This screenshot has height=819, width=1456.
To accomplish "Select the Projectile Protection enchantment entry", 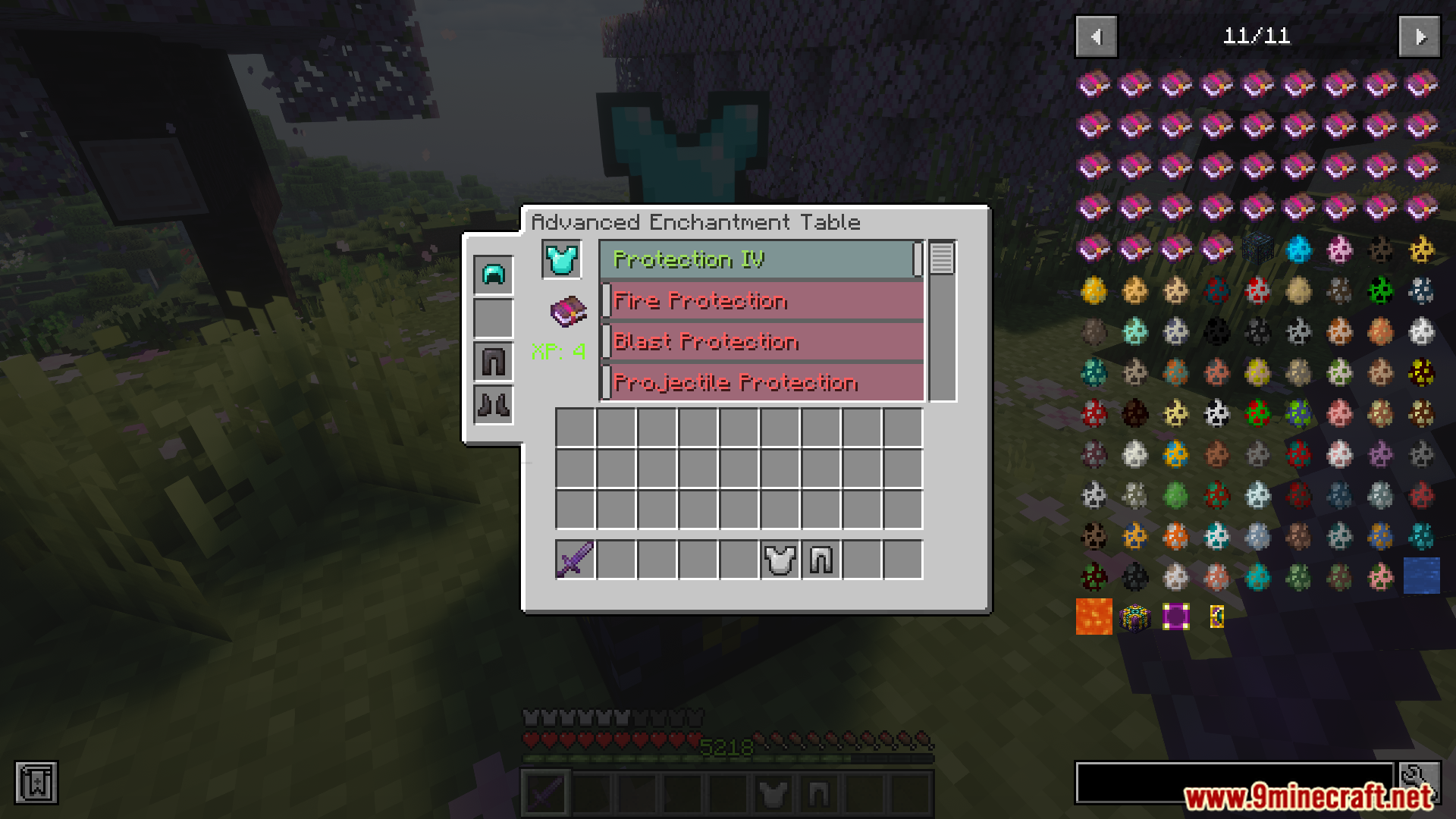I will (x=758, y=383).
